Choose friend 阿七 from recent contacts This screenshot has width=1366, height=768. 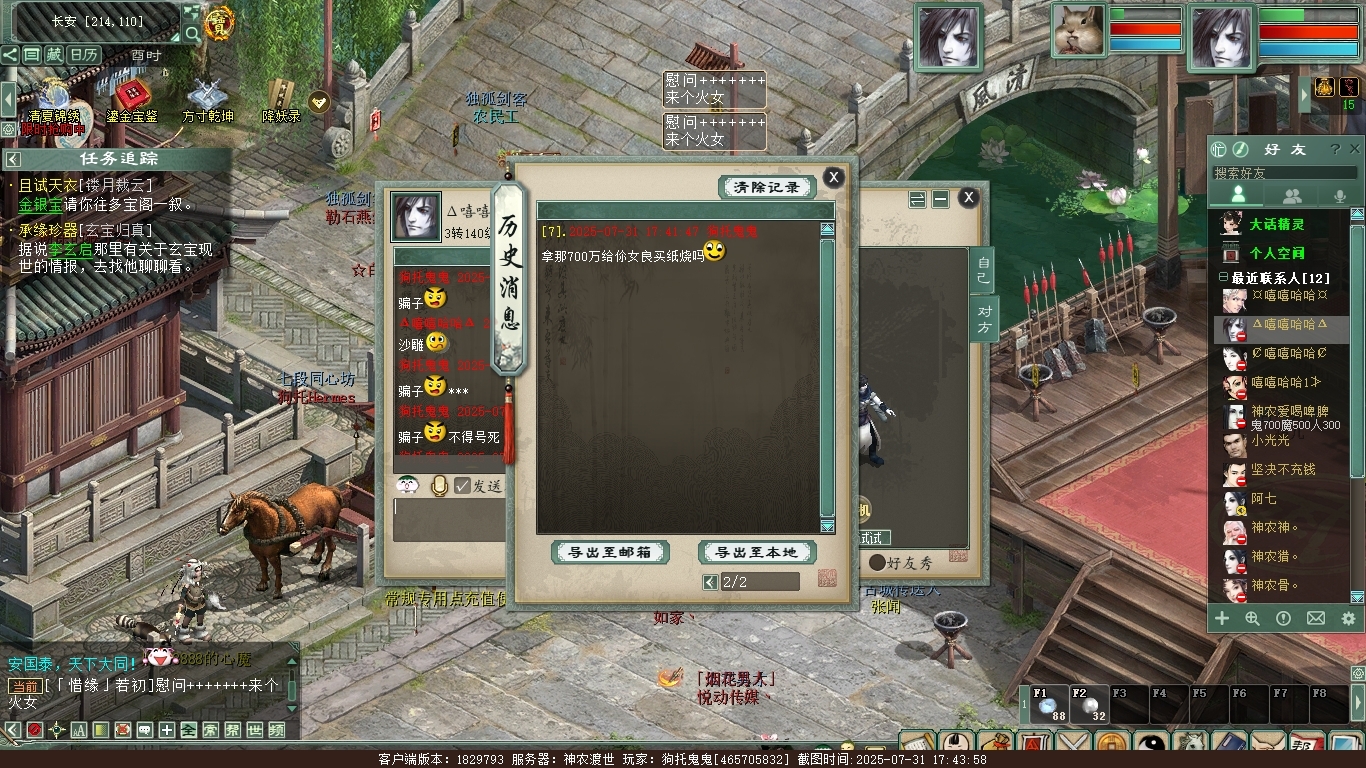tap(1264, 499)
